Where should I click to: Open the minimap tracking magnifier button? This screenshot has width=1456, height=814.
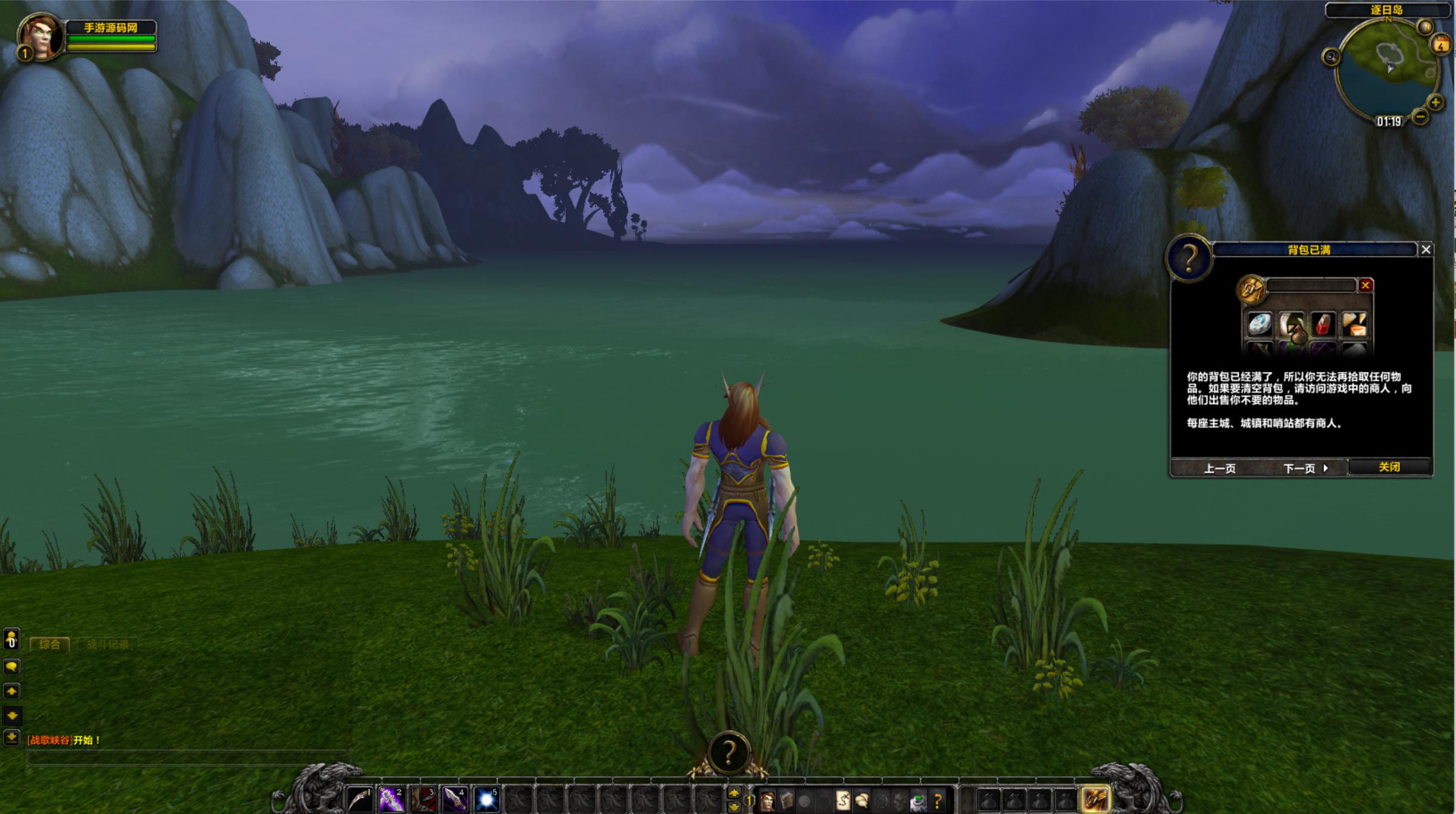tap(1331, 57)
